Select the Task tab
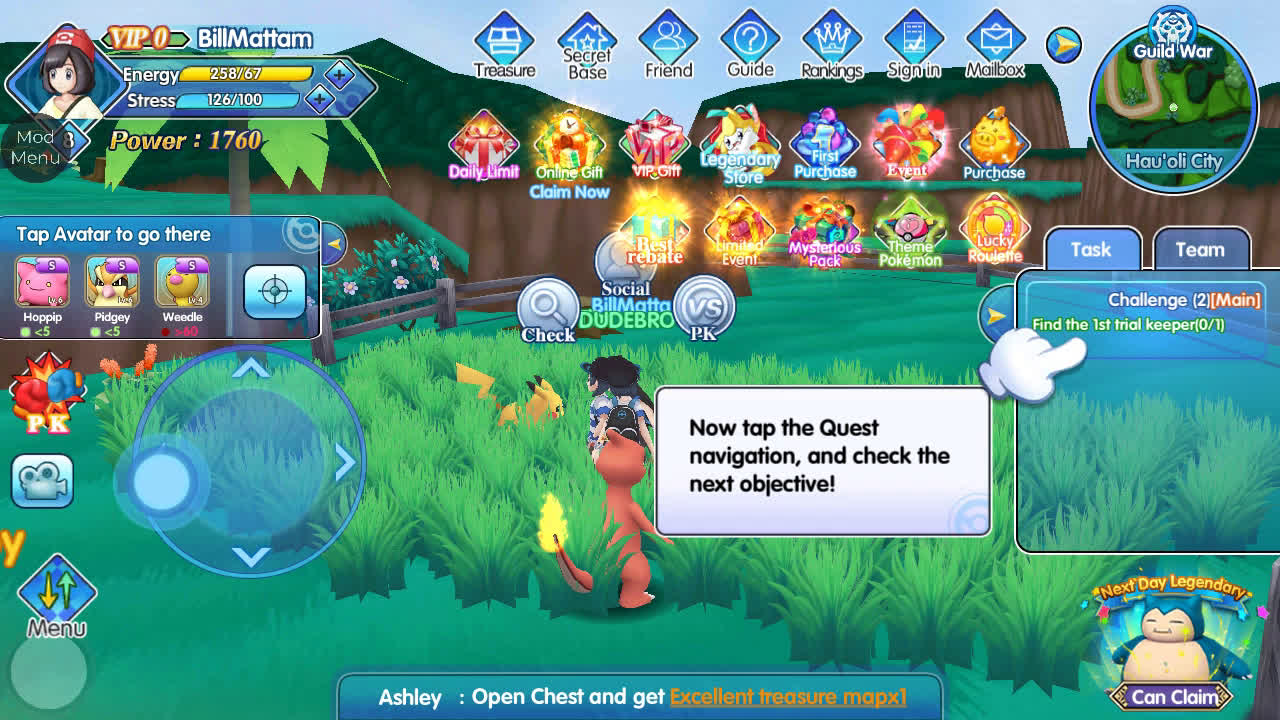 coord(1091,250)
